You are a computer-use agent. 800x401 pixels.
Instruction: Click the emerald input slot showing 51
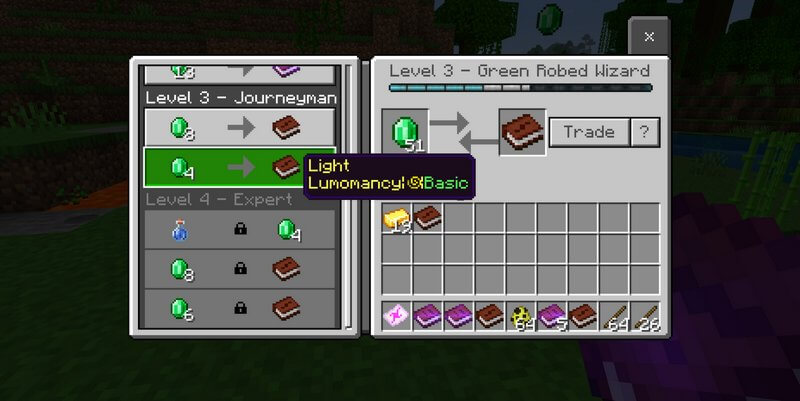[406, 133]
